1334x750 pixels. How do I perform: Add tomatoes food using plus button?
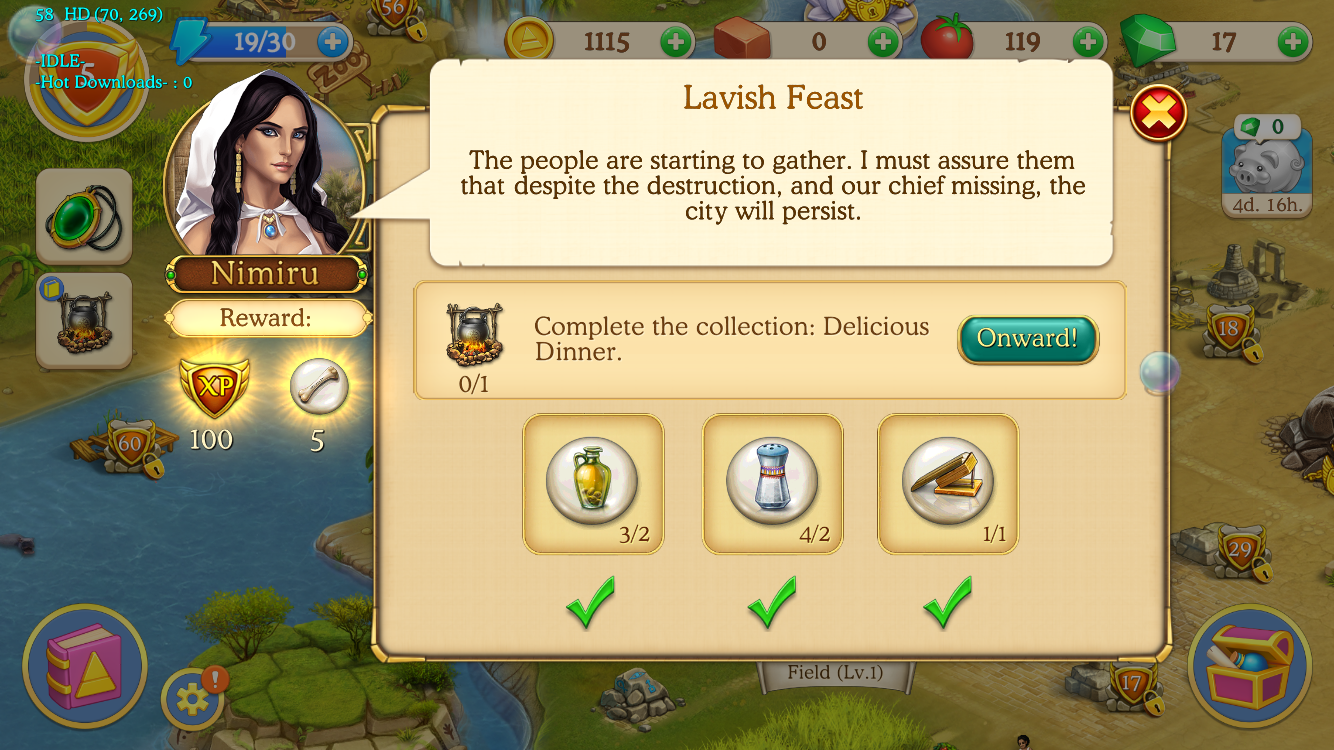tap(1088, 42)
